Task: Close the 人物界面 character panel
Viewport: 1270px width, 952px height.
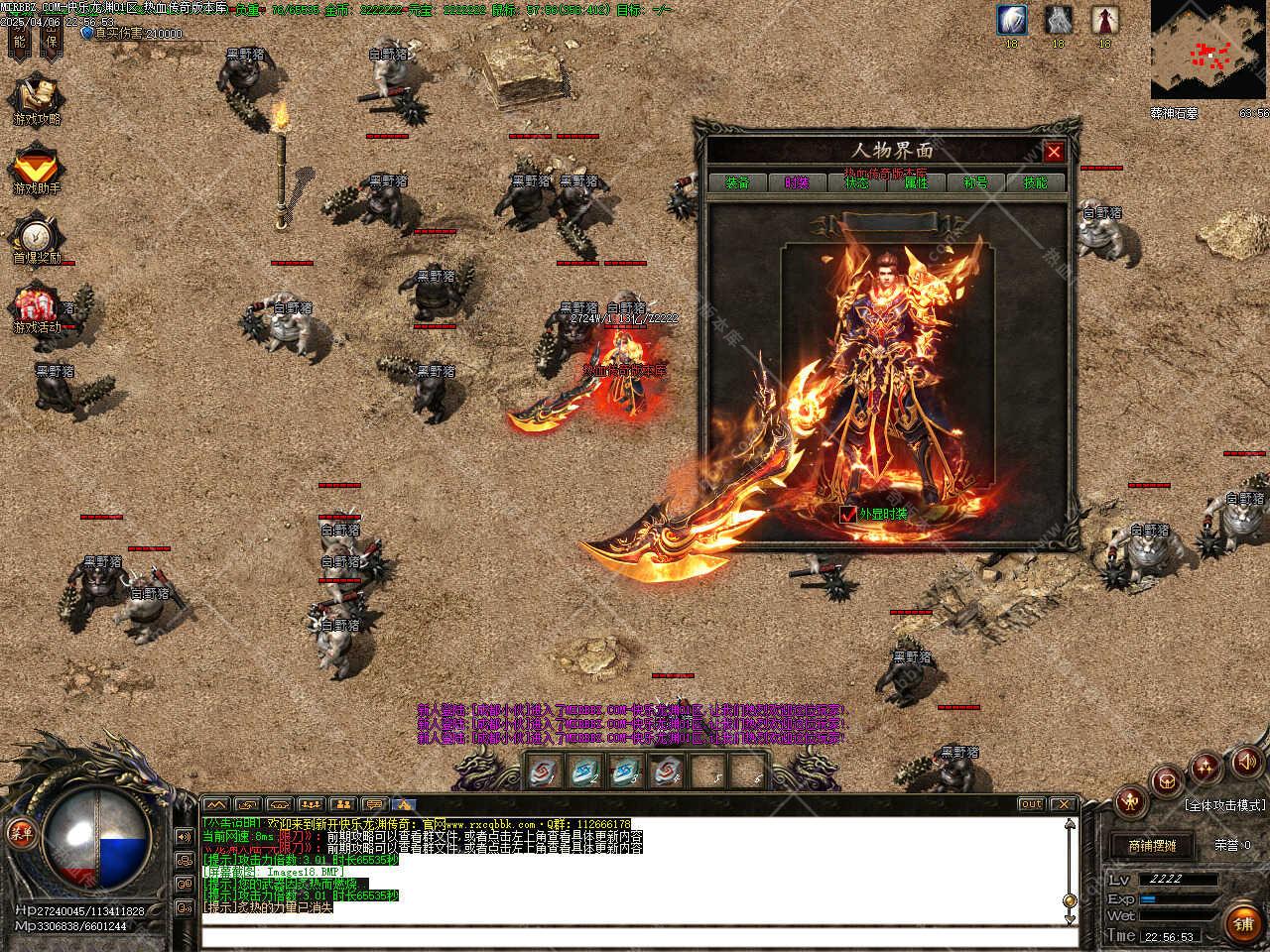Action: [1054, 152]
